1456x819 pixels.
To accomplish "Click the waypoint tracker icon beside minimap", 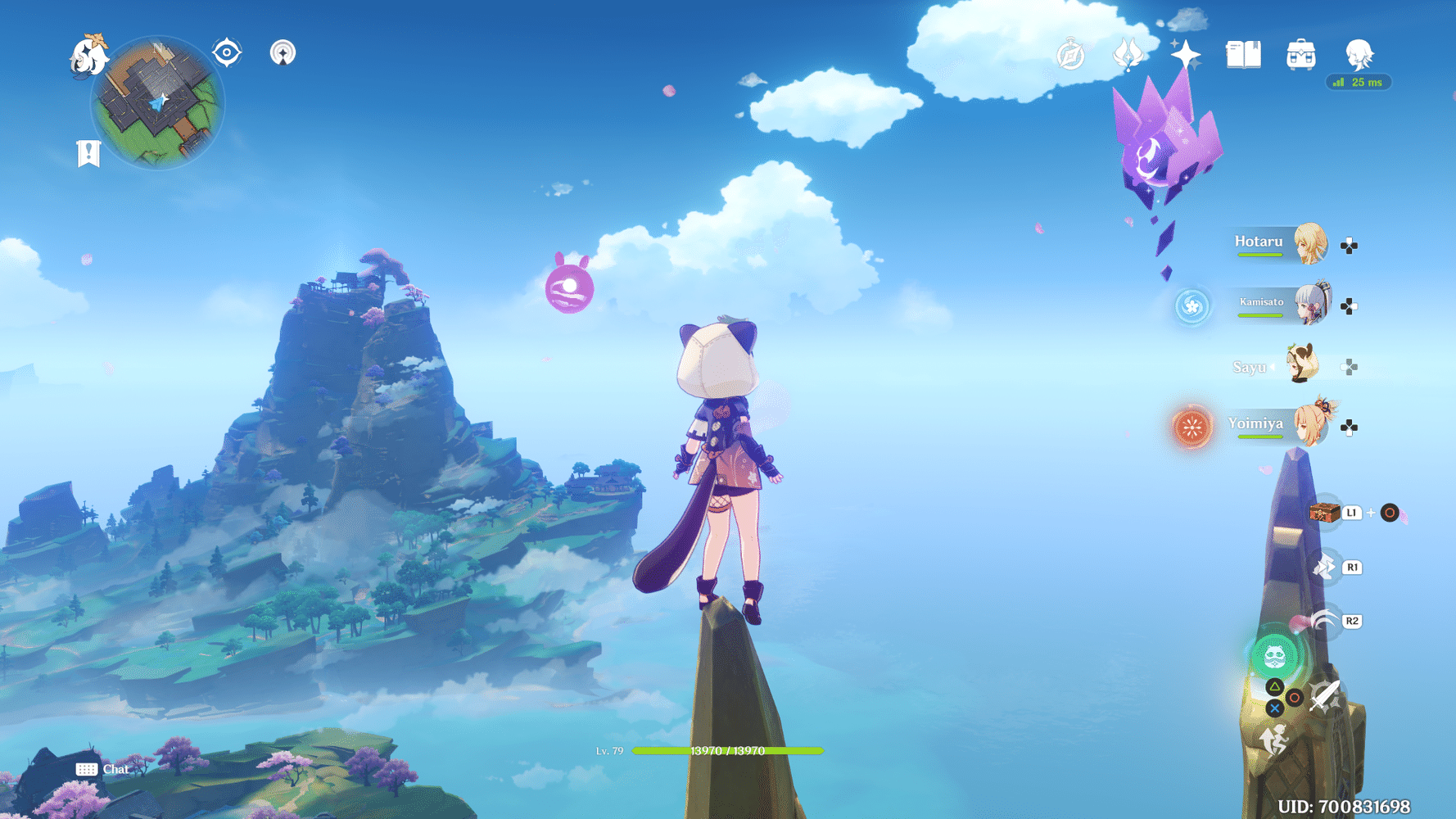I will (225, 52).
